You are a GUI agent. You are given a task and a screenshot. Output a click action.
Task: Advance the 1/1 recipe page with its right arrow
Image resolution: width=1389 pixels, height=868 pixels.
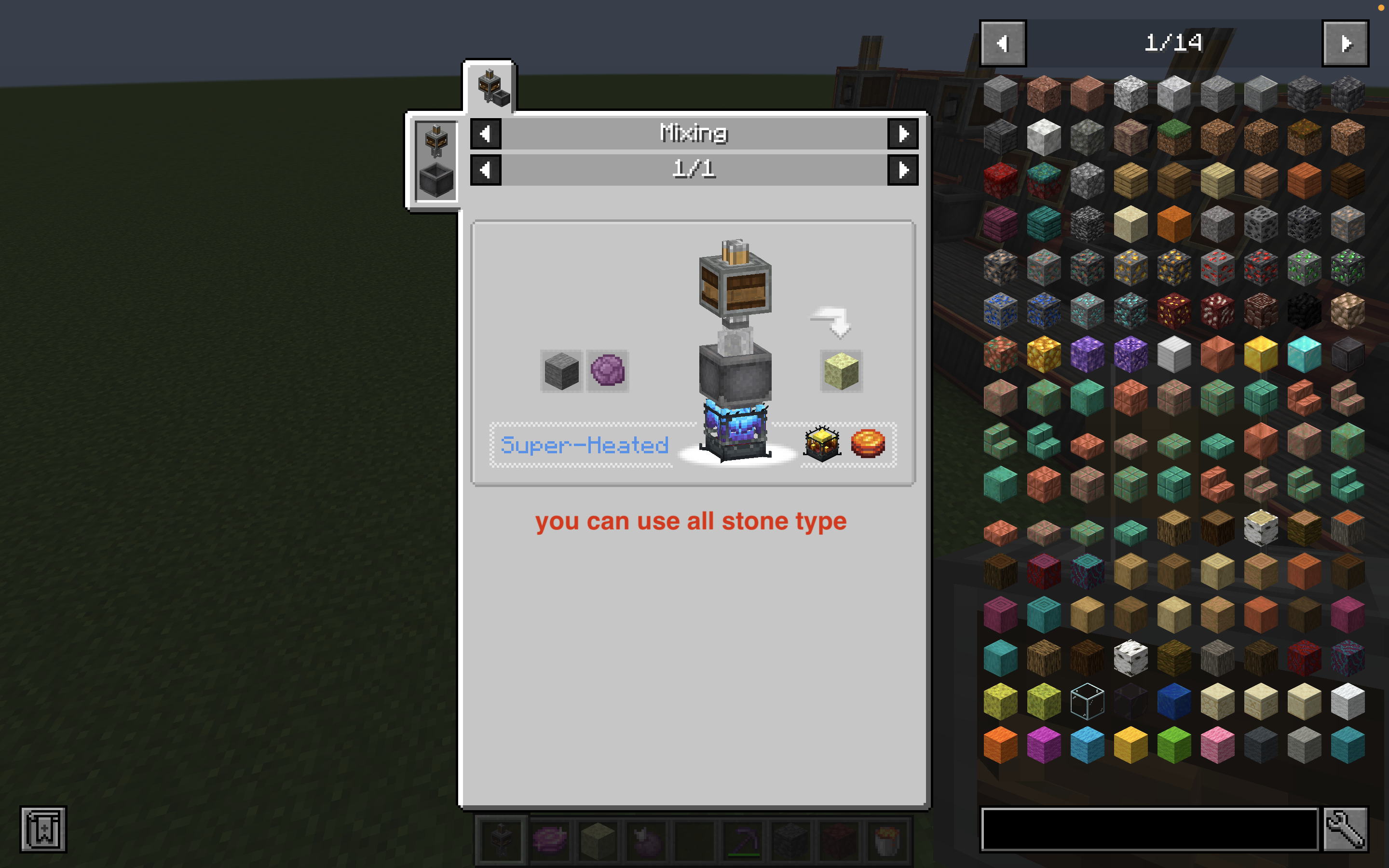903,170
